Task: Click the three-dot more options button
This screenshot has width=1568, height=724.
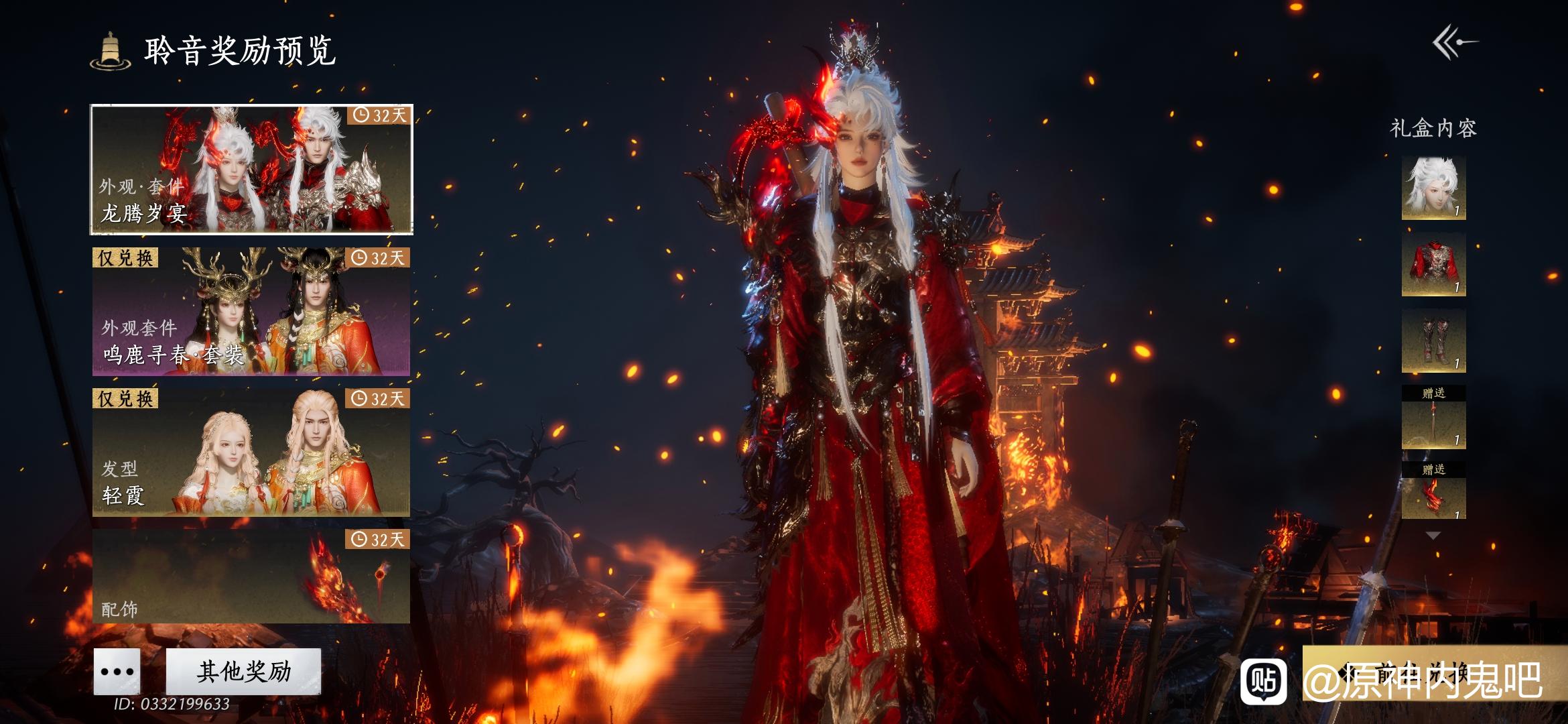Action: pyautogui.click(x=117, y=671)
